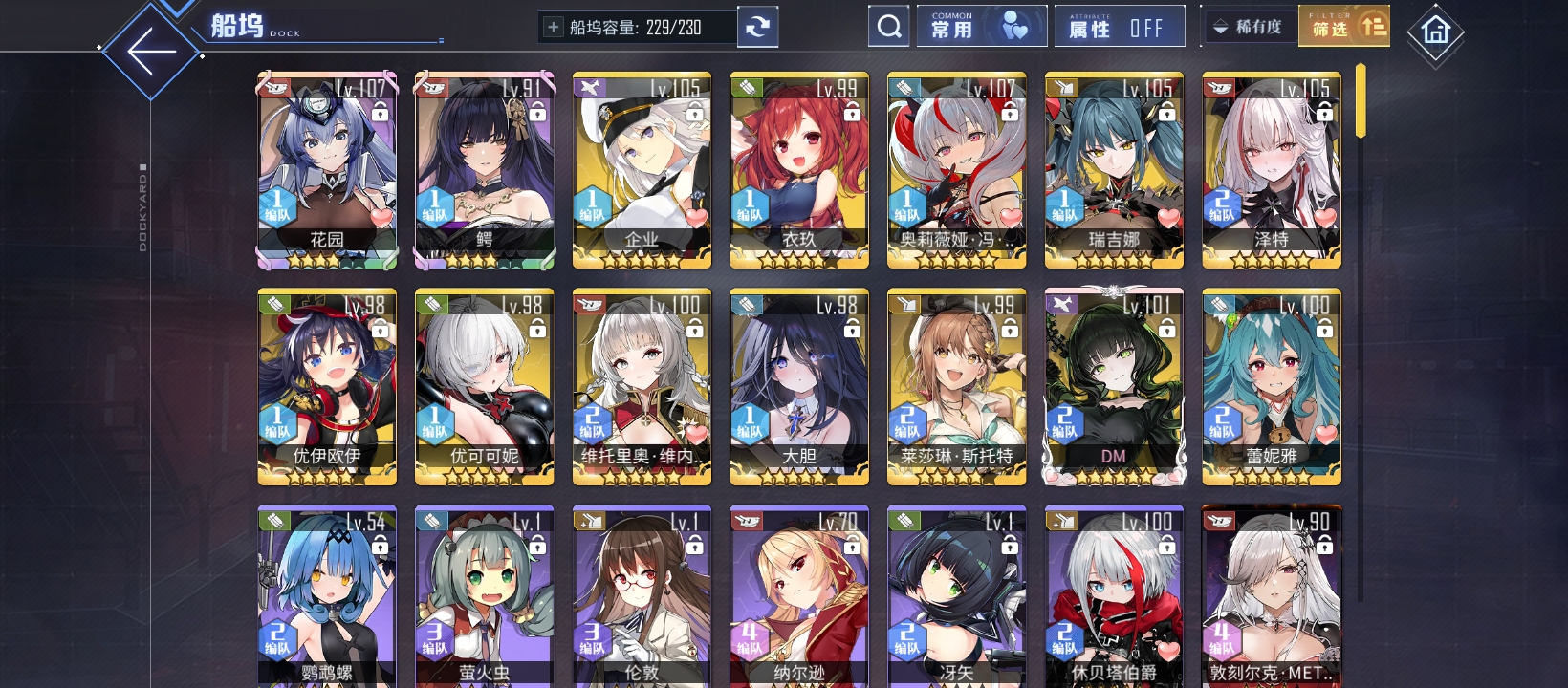Click the blue refresh arrows button
The width and height of the screenshot is (1568, 688).
click(757, 27)
